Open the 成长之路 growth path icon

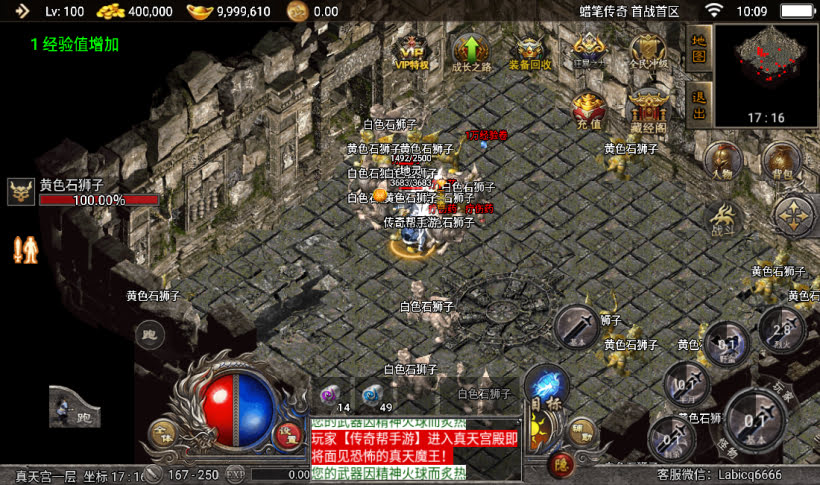[x=471, y=51]
